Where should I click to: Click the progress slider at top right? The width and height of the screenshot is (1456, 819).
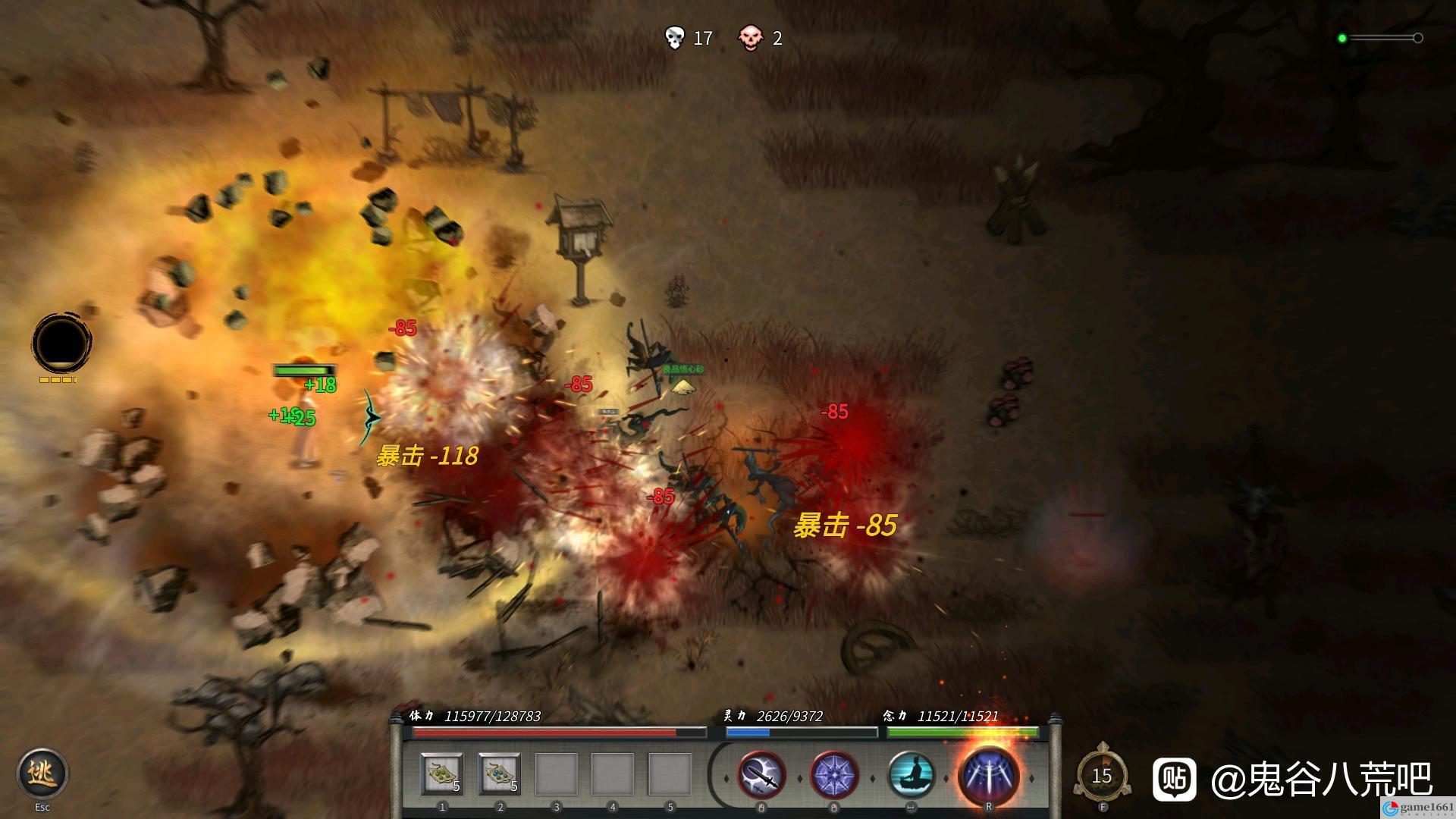[1380, 38]
